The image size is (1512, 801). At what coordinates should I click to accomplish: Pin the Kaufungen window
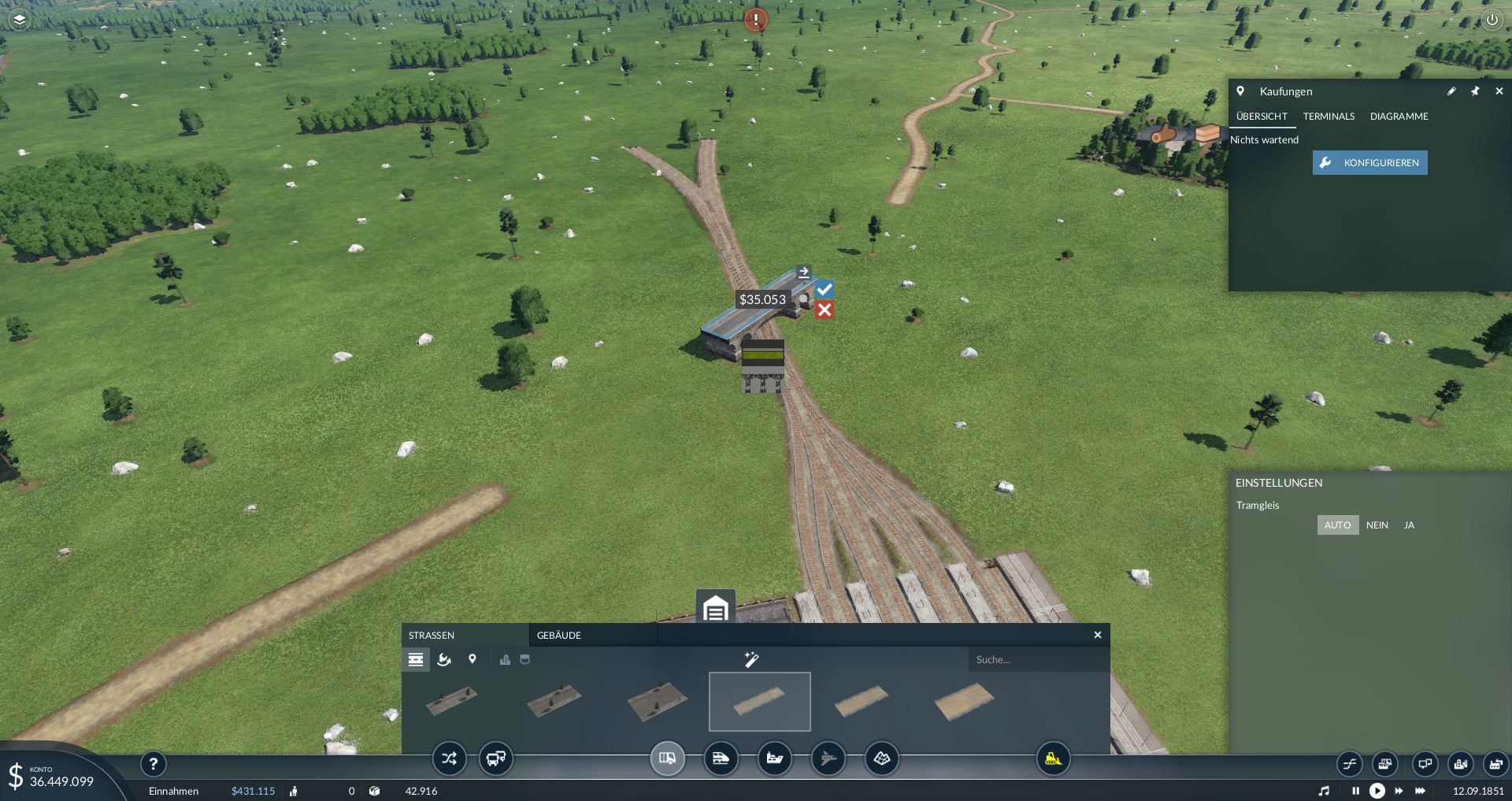[1475, 91]
